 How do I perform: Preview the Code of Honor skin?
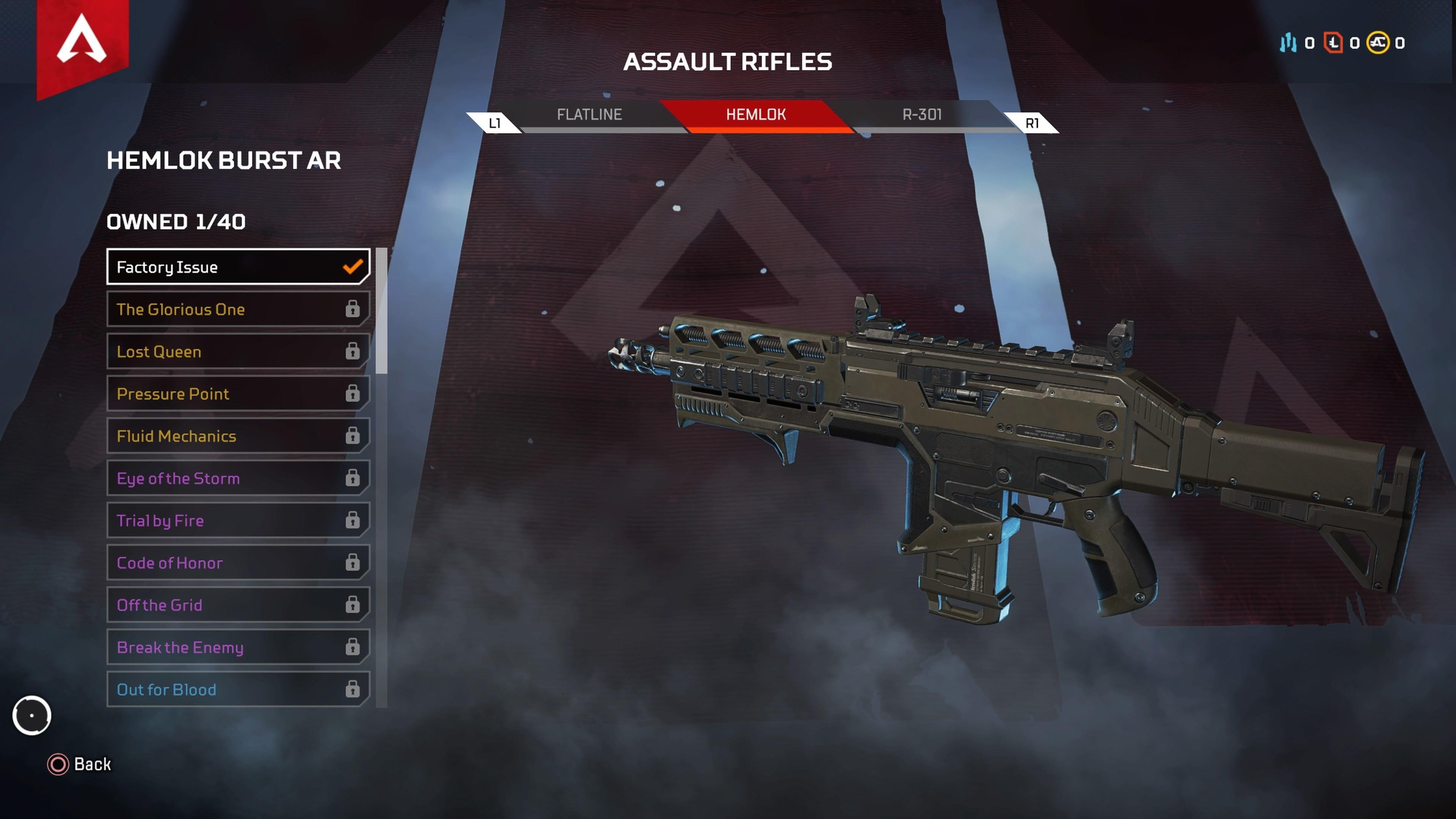(238, 563)
